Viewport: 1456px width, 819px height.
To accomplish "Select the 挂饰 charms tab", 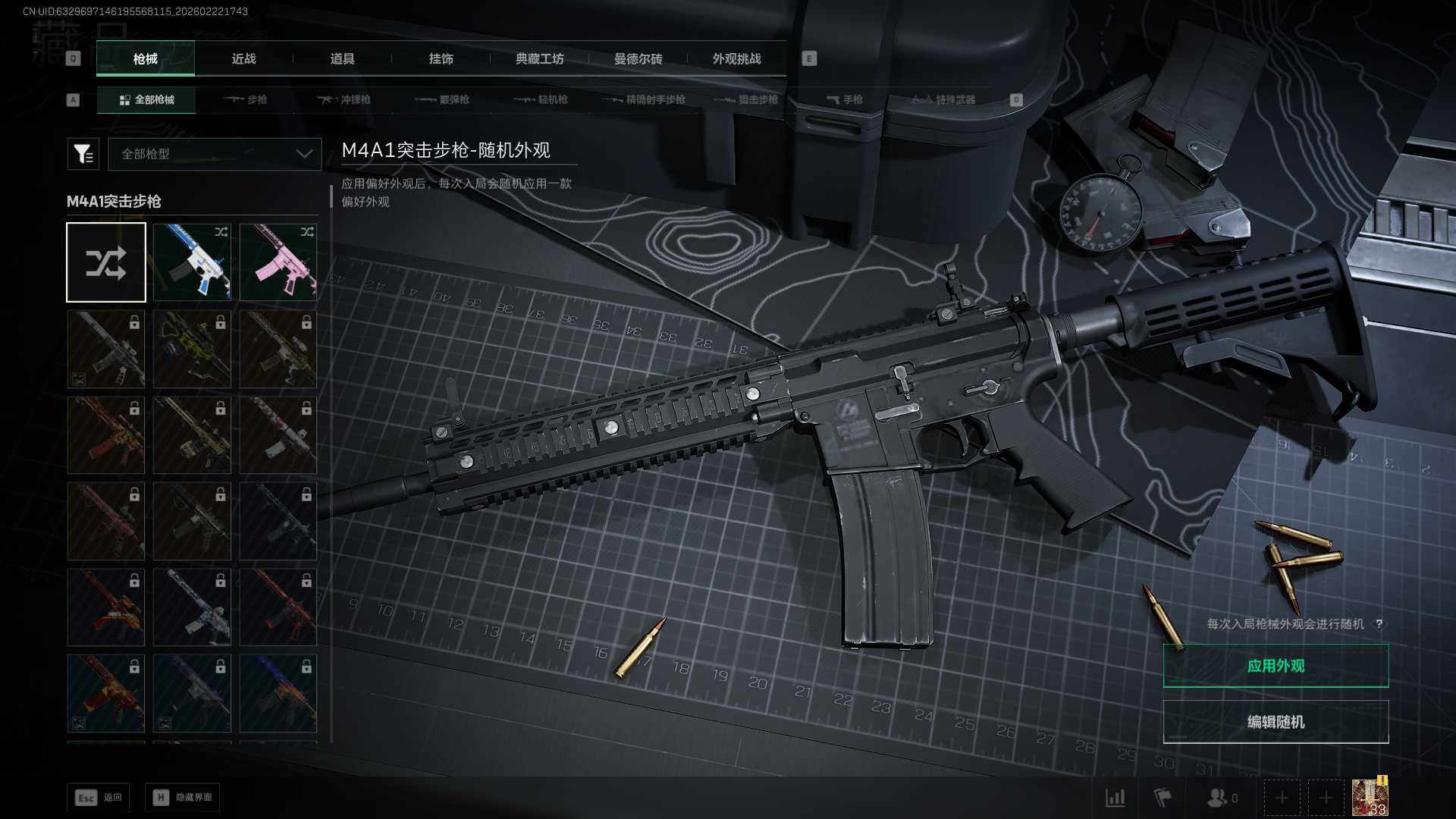I will (x=441, y=59).
